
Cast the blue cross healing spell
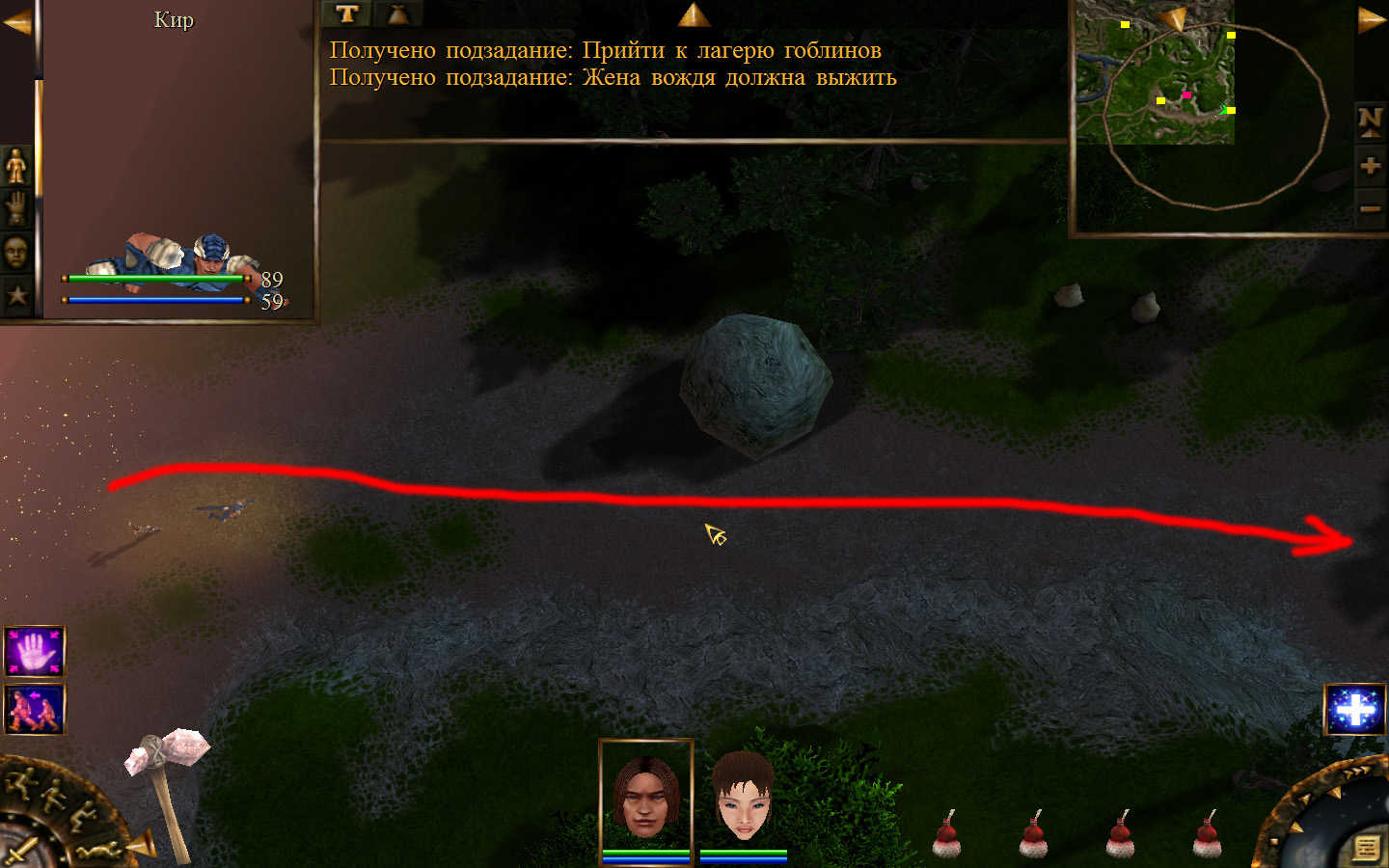coord(1355,710)
